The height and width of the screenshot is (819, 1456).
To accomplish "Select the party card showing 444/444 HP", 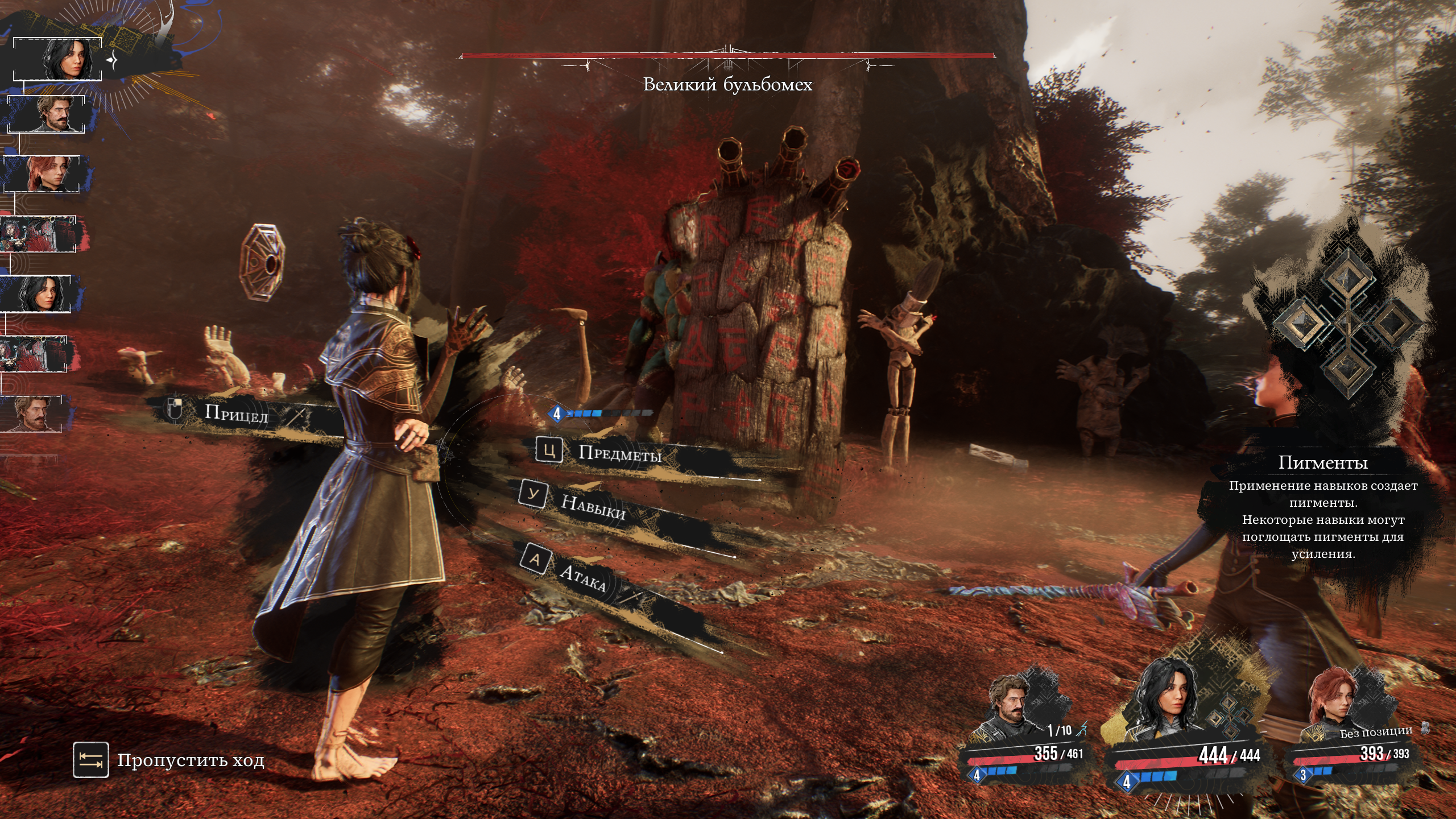I will [x=1183, y=728].
